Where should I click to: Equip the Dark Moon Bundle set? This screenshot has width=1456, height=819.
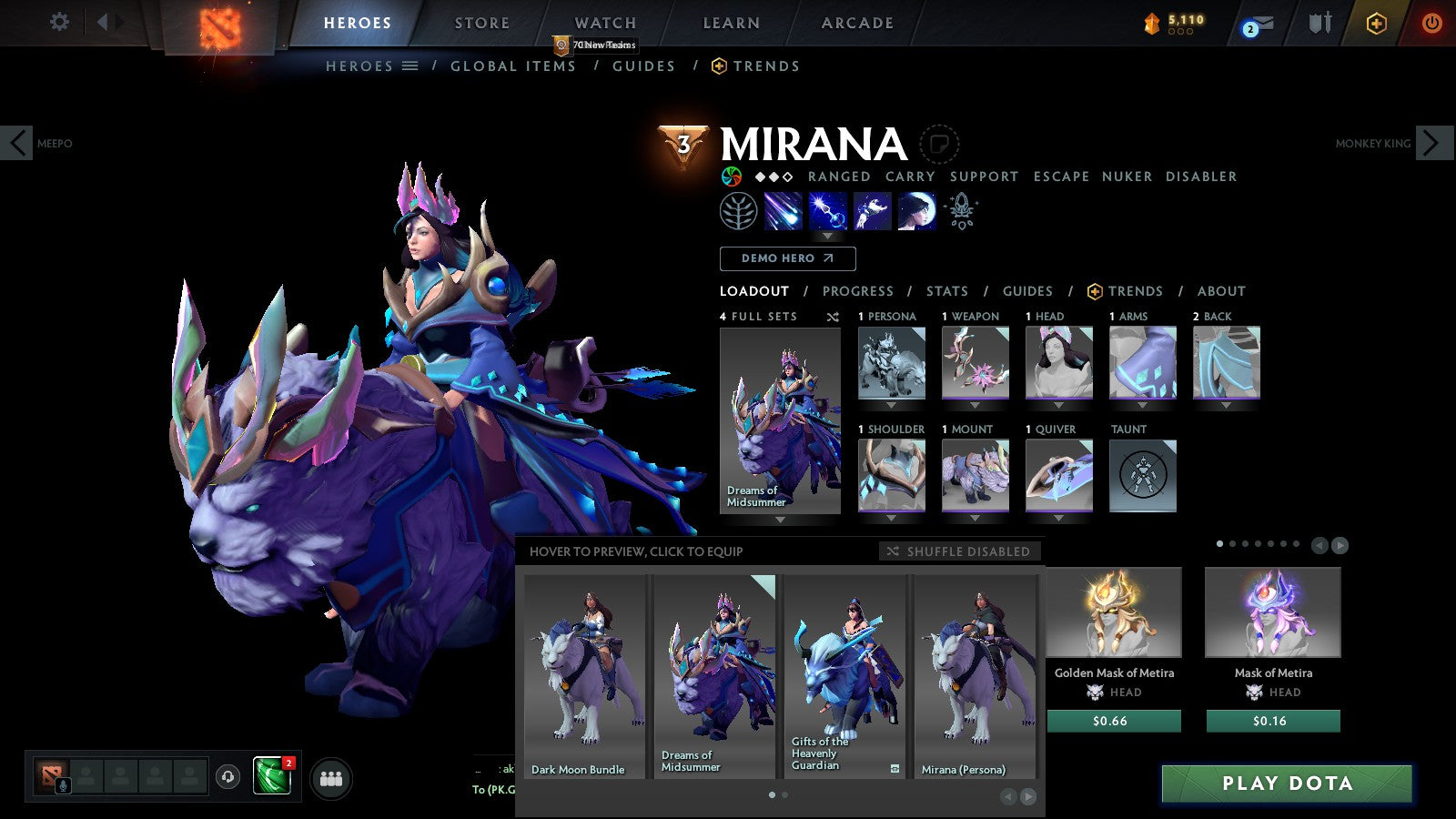(583, 675)
